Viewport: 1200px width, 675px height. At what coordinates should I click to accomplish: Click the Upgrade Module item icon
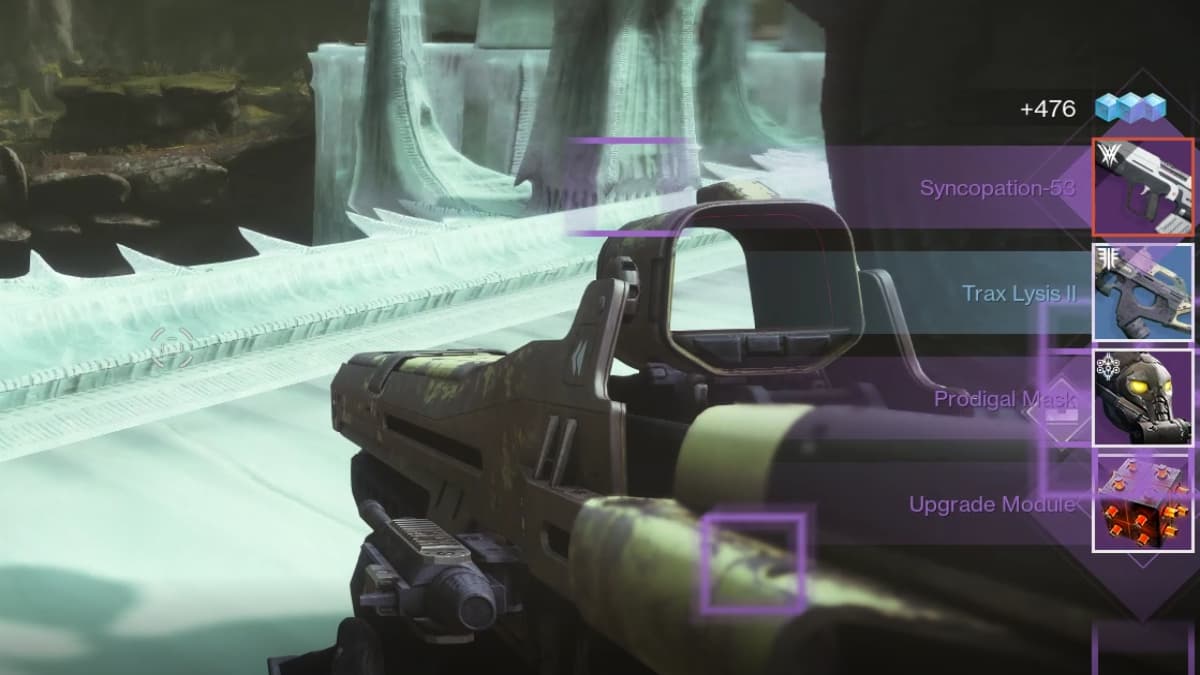pos(1143,503)
